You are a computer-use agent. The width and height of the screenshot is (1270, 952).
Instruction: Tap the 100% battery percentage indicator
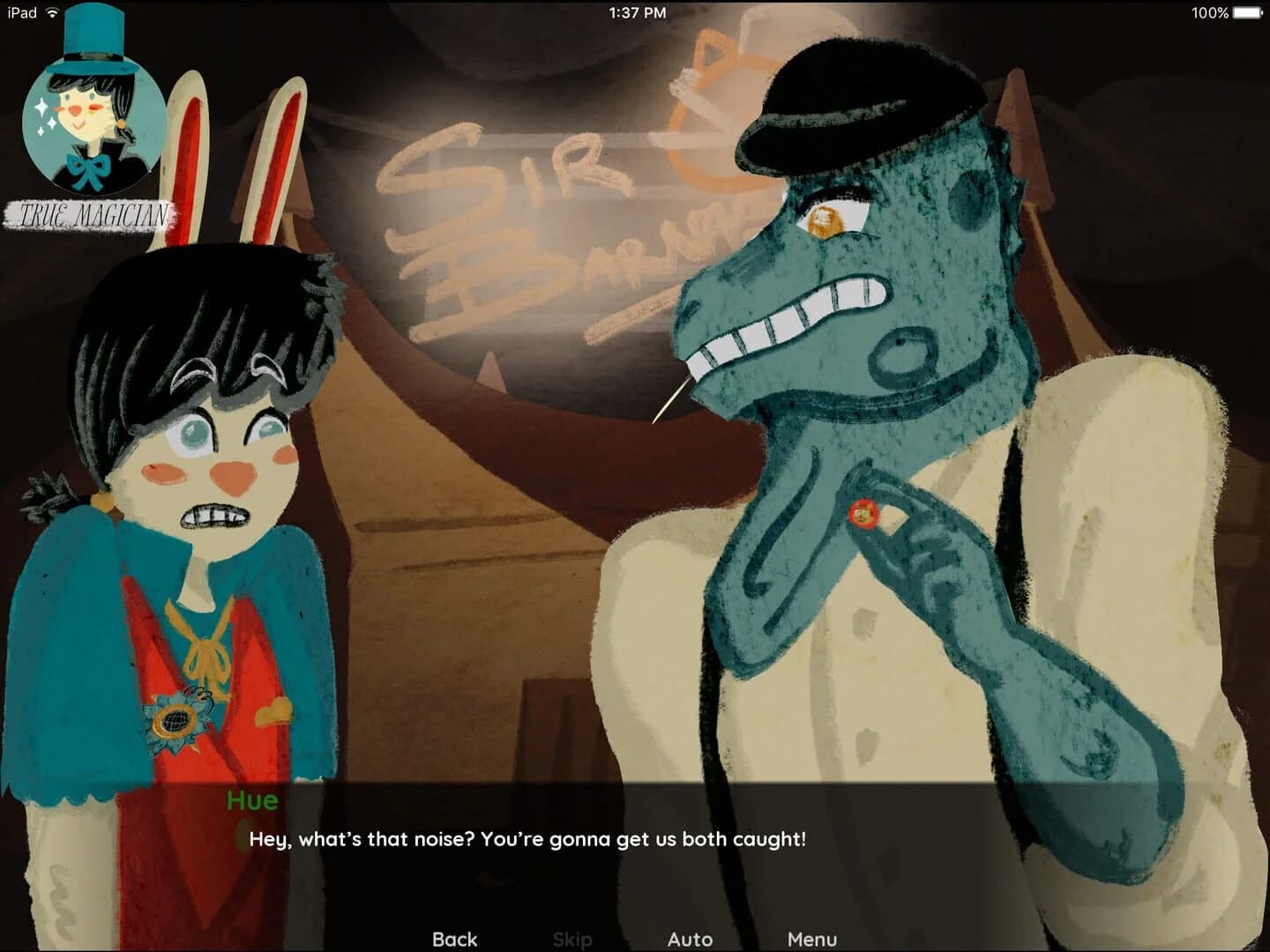pos(1211,12)
